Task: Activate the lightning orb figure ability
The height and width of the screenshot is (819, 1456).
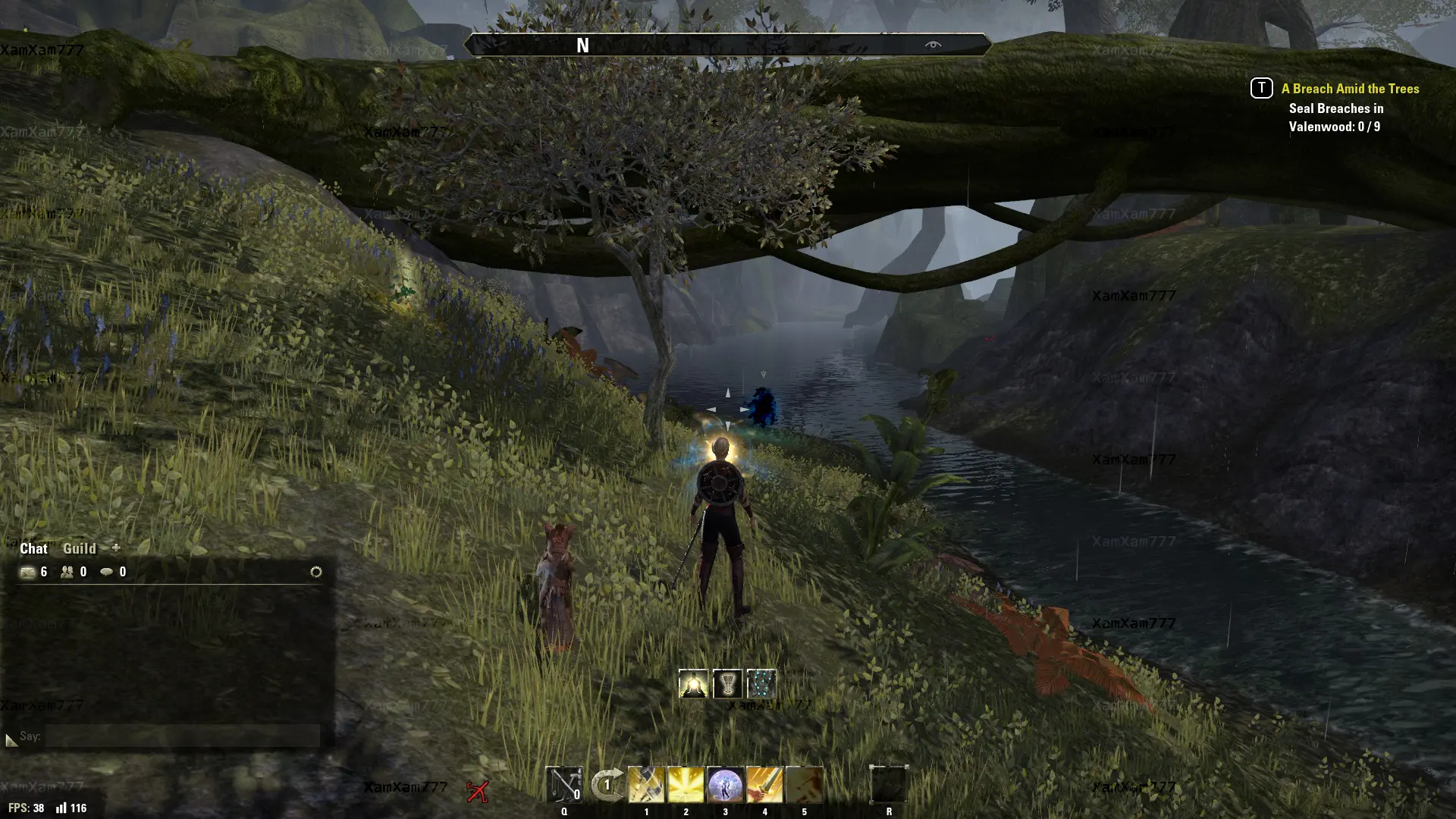Action: click(x=725, y=785)
